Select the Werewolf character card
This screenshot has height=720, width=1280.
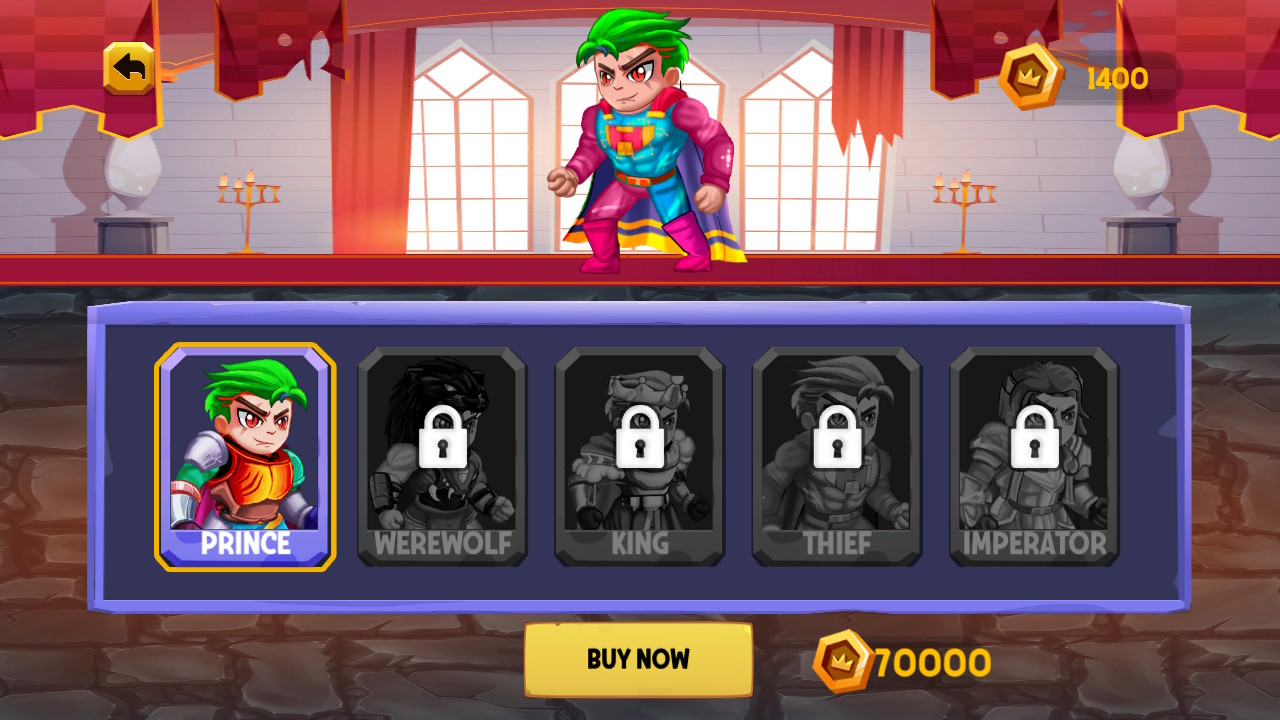(x=442, y=455)
